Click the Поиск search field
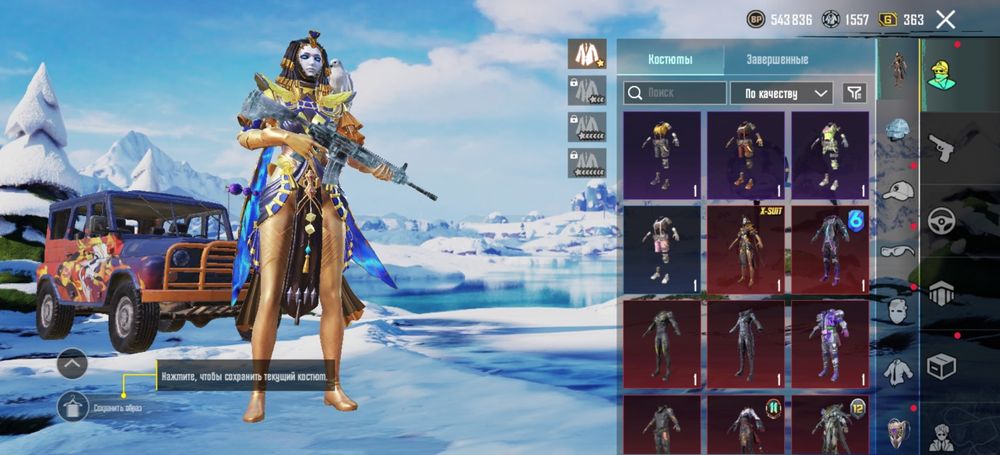 tap(675, 93)
